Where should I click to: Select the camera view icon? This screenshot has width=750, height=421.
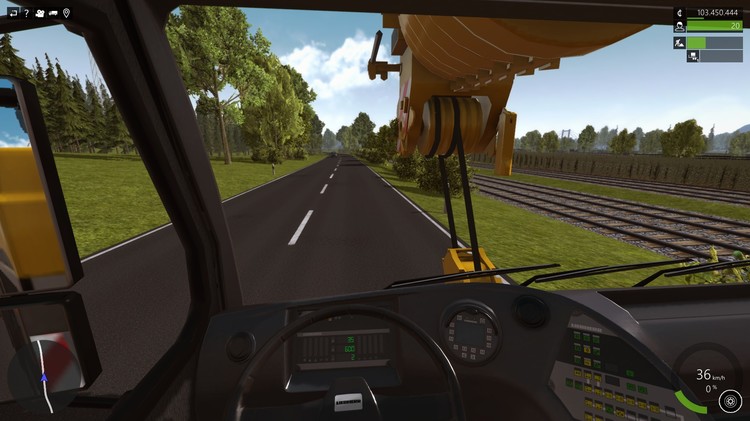(38, 13)
